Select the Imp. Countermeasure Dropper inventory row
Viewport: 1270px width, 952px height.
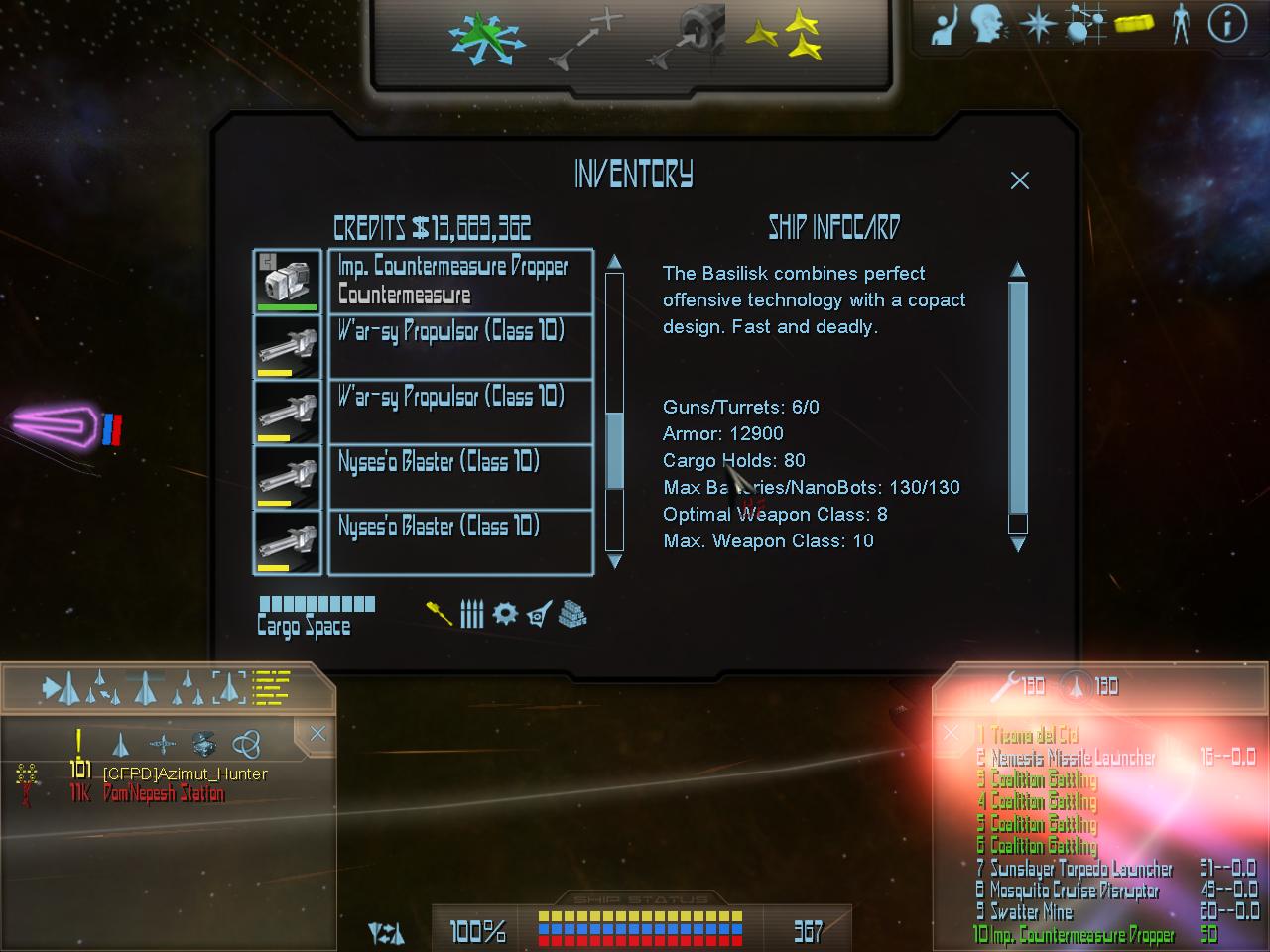tap(460, 281)
